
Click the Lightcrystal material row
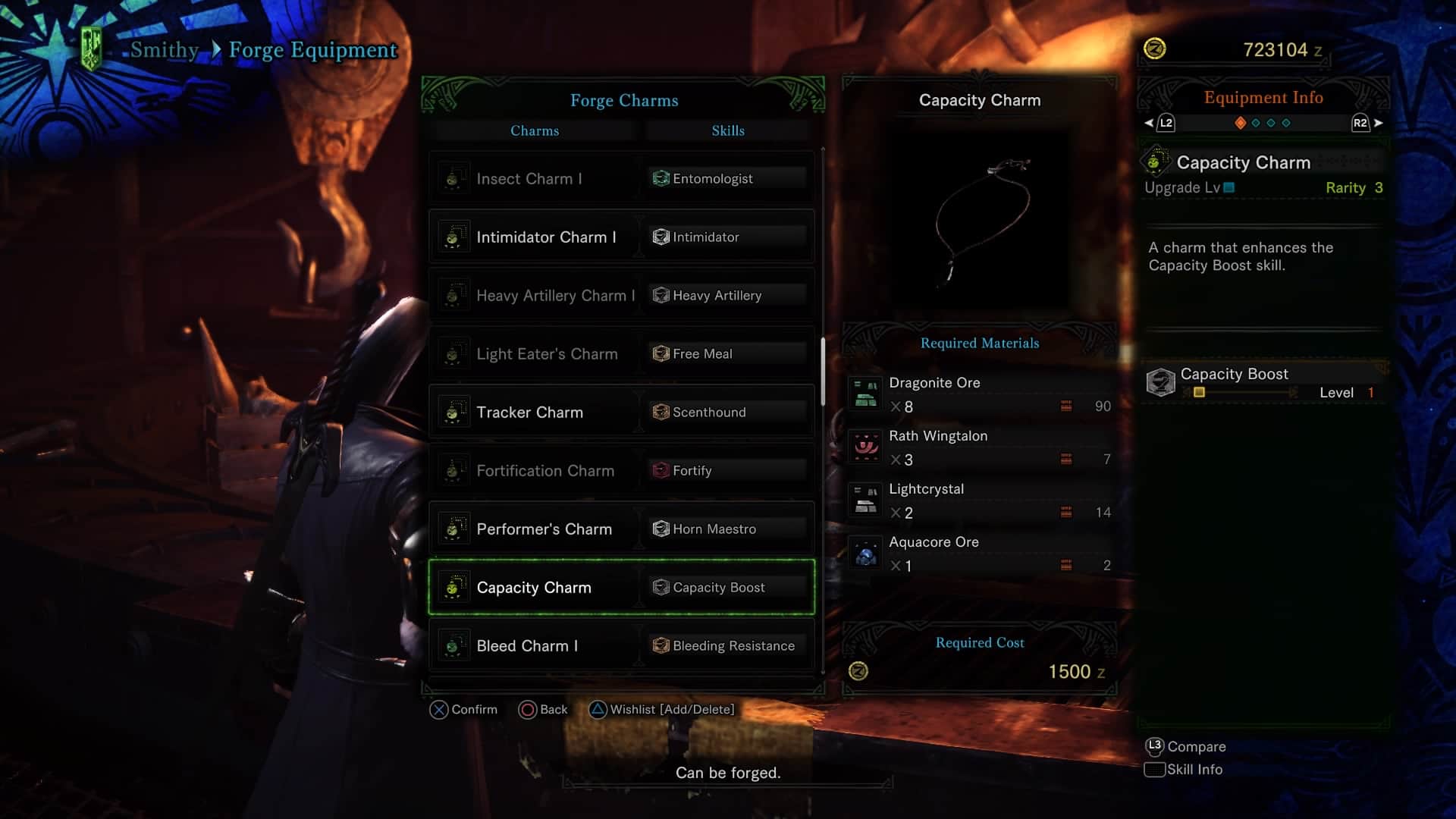coord(980,501)
